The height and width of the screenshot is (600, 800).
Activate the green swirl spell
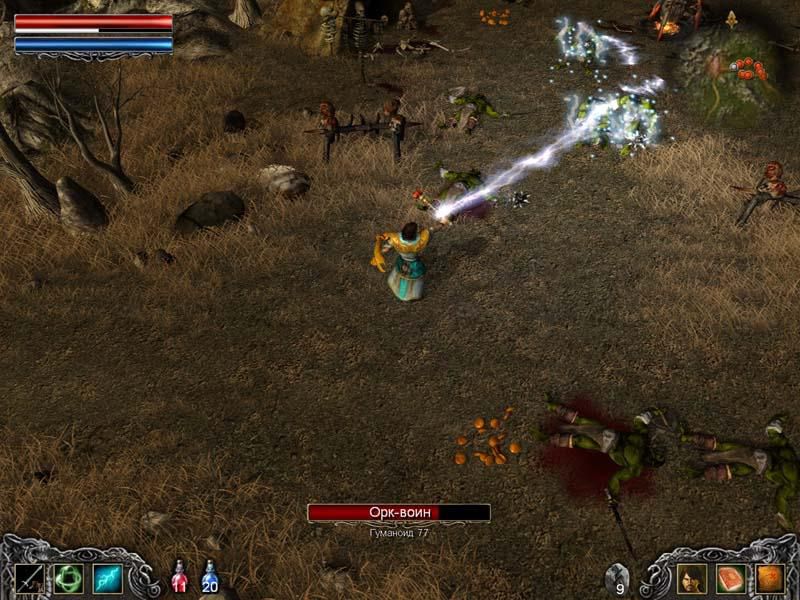click(68, 578)
